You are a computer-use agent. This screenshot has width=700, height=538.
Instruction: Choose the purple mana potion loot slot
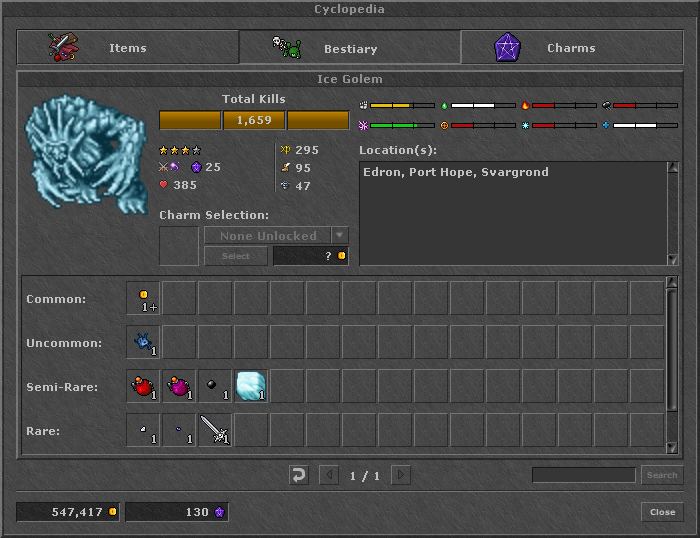[180, 386]
